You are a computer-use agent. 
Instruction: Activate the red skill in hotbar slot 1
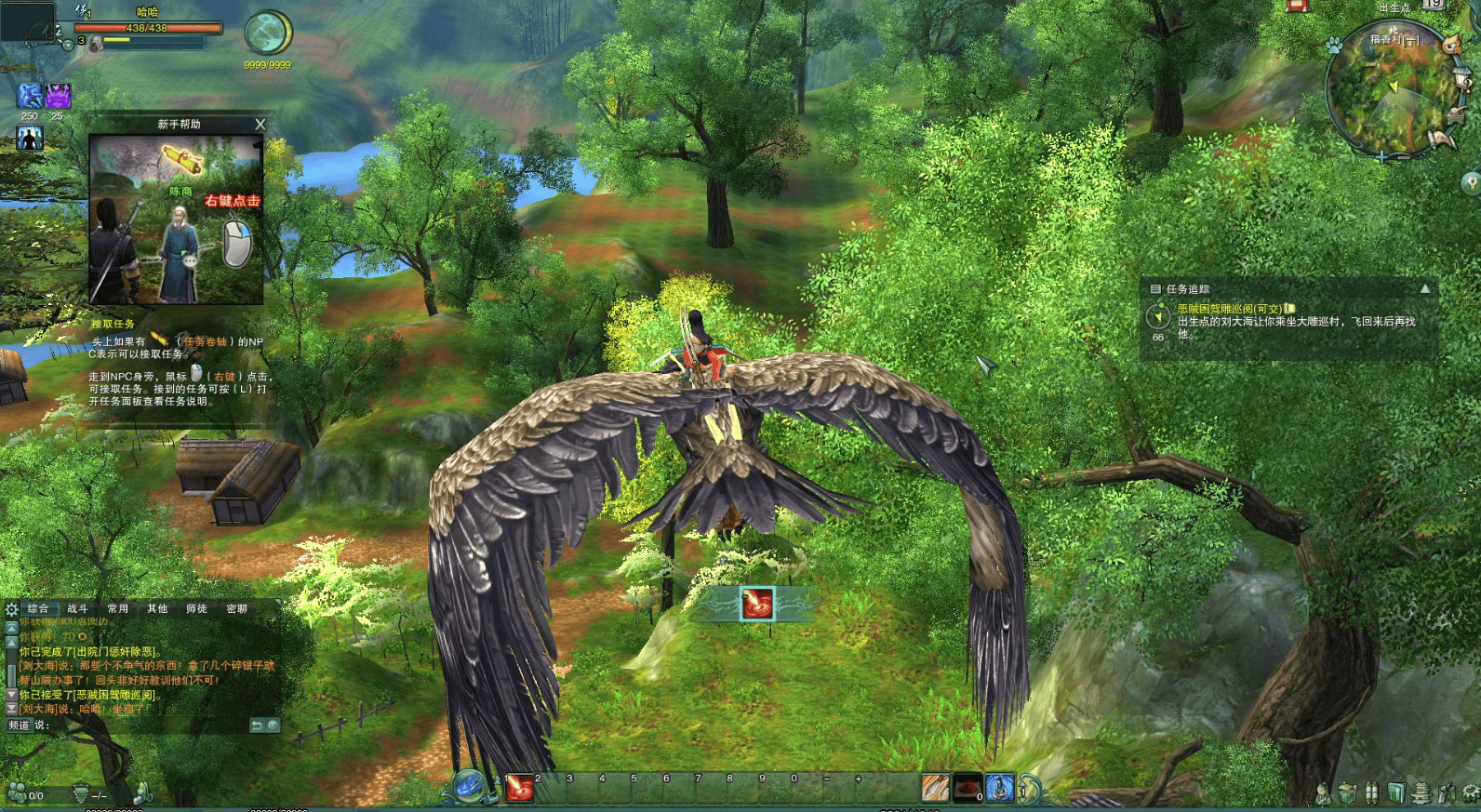point(520,789)
